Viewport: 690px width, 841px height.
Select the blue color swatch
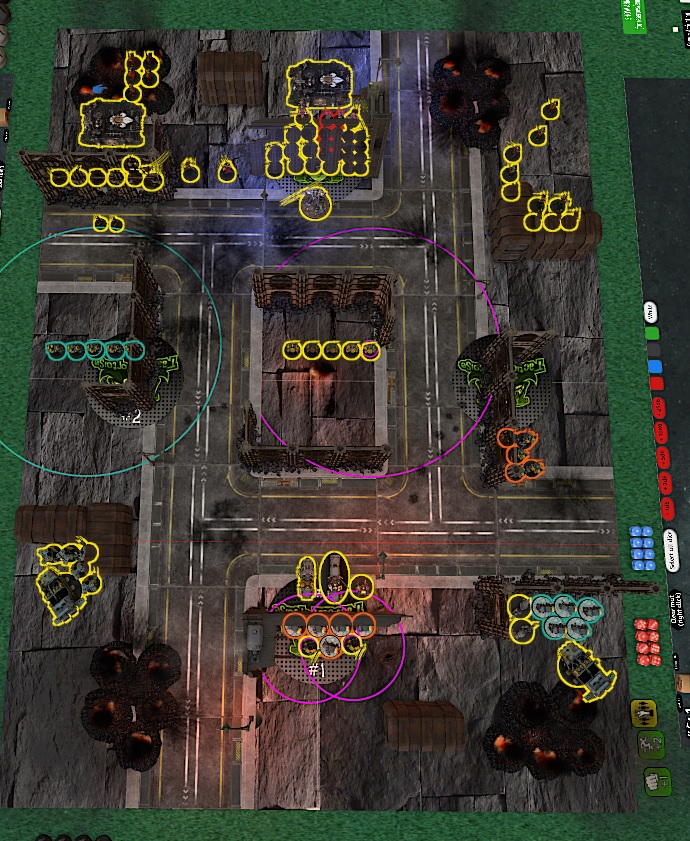(x=654, y=366)
